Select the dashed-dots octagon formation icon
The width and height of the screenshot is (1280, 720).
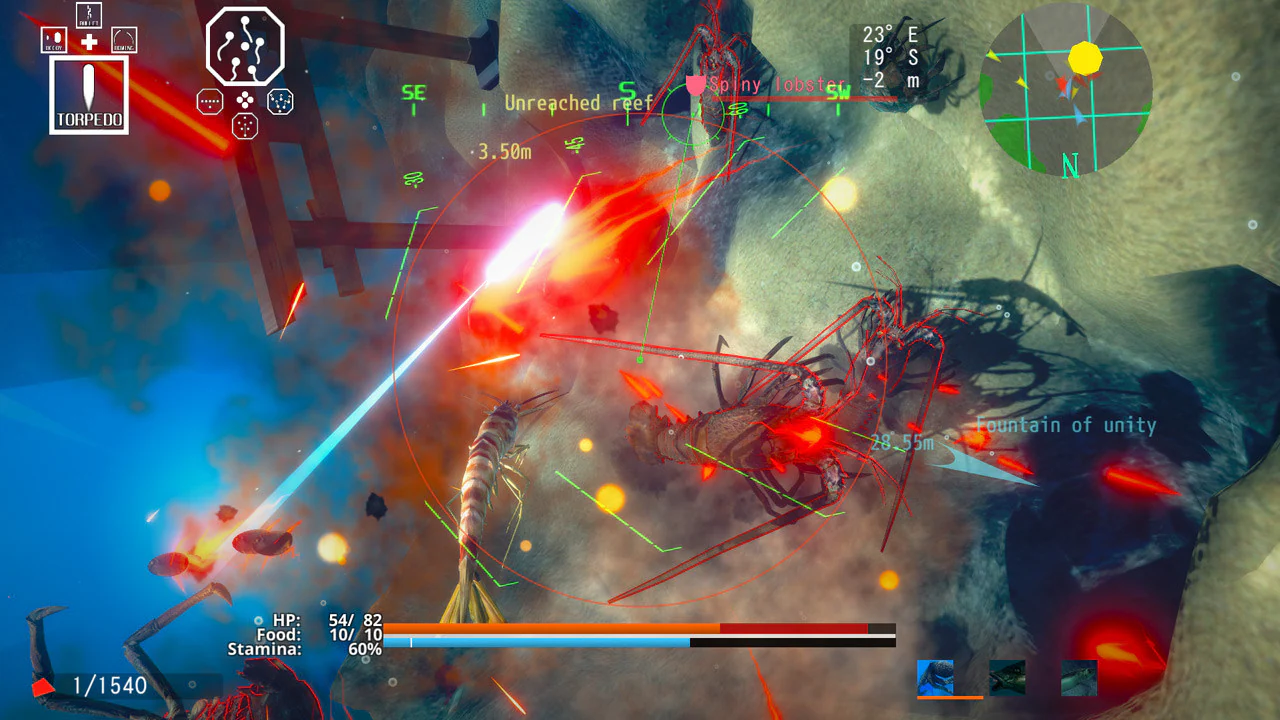coord(210,101)
